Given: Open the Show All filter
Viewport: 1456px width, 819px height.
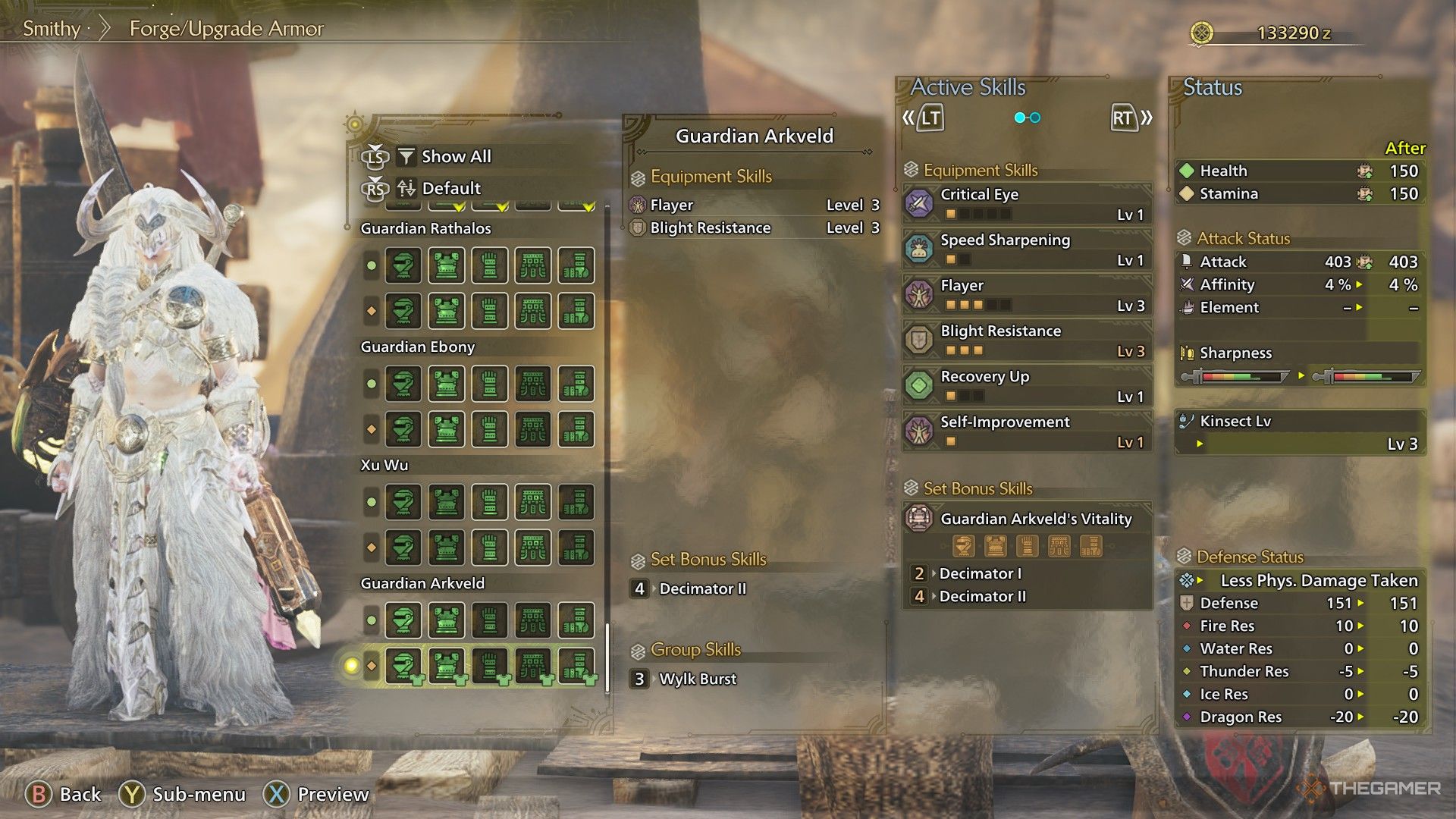Looking at the screenshot, I should 456,157.
